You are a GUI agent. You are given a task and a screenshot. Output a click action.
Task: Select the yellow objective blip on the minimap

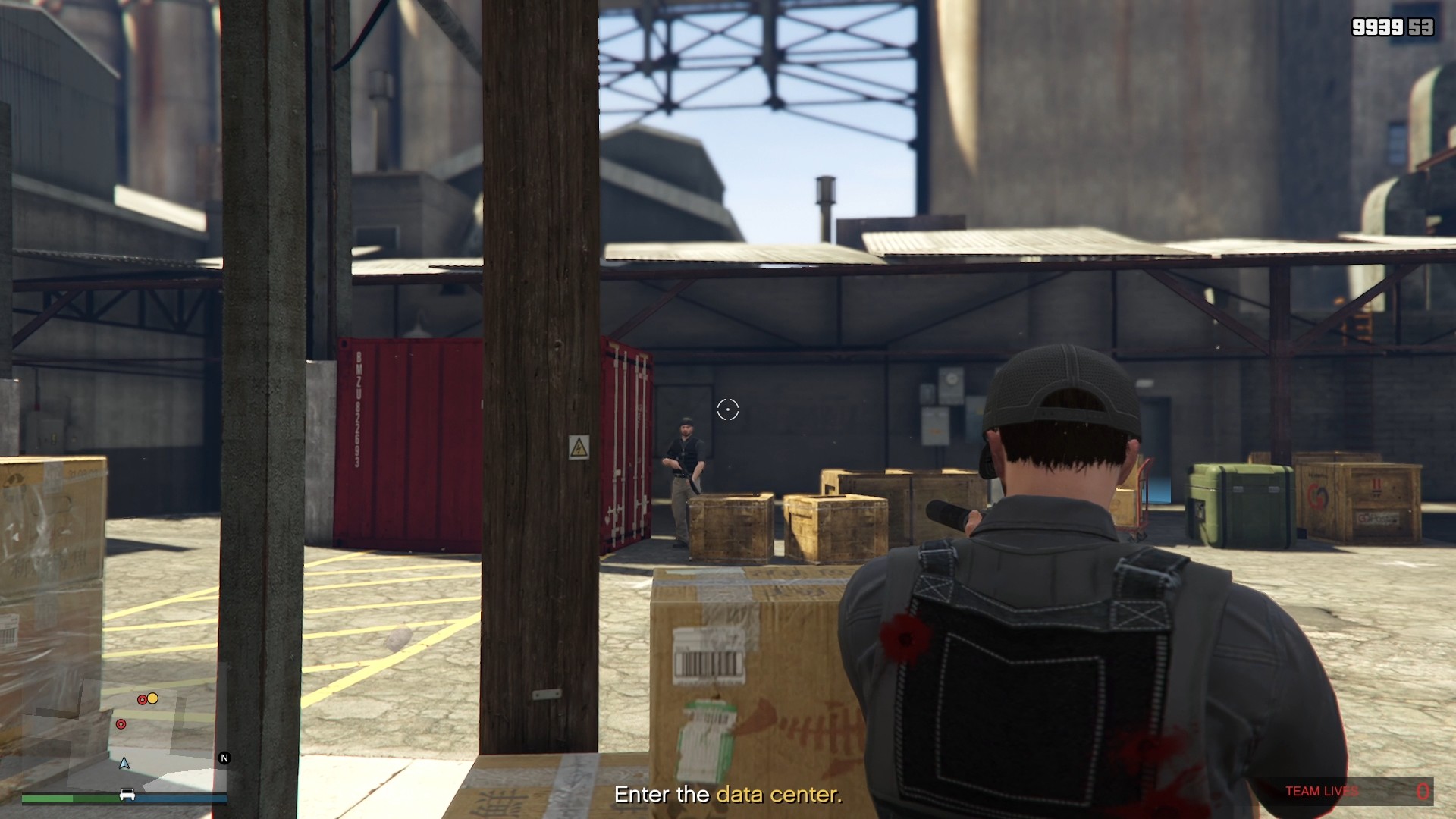click(152, 699)
